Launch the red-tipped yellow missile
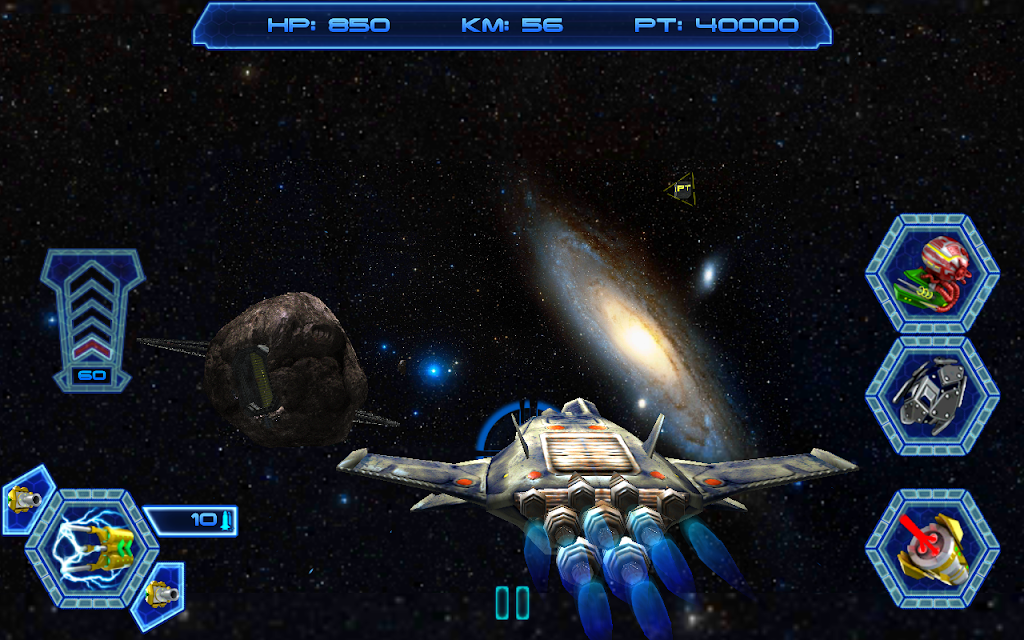 coord(932,548)
